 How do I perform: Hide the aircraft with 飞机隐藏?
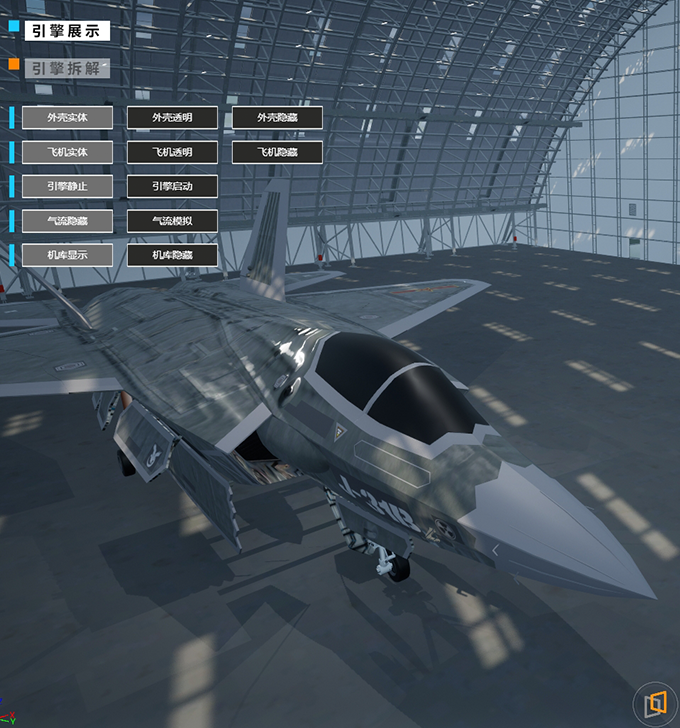277,152
